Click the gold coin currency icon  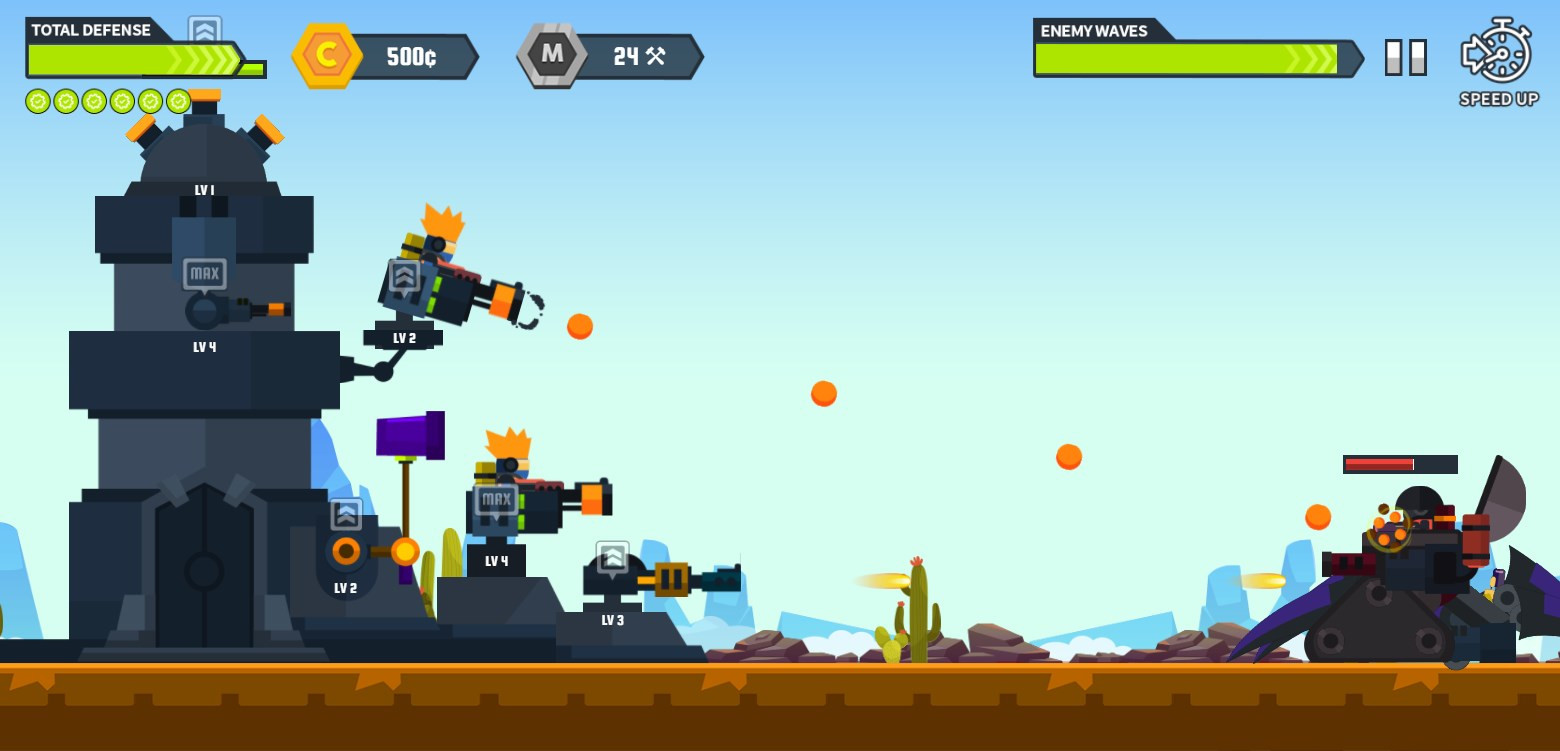pyautogui.click(x=326, y=55)
